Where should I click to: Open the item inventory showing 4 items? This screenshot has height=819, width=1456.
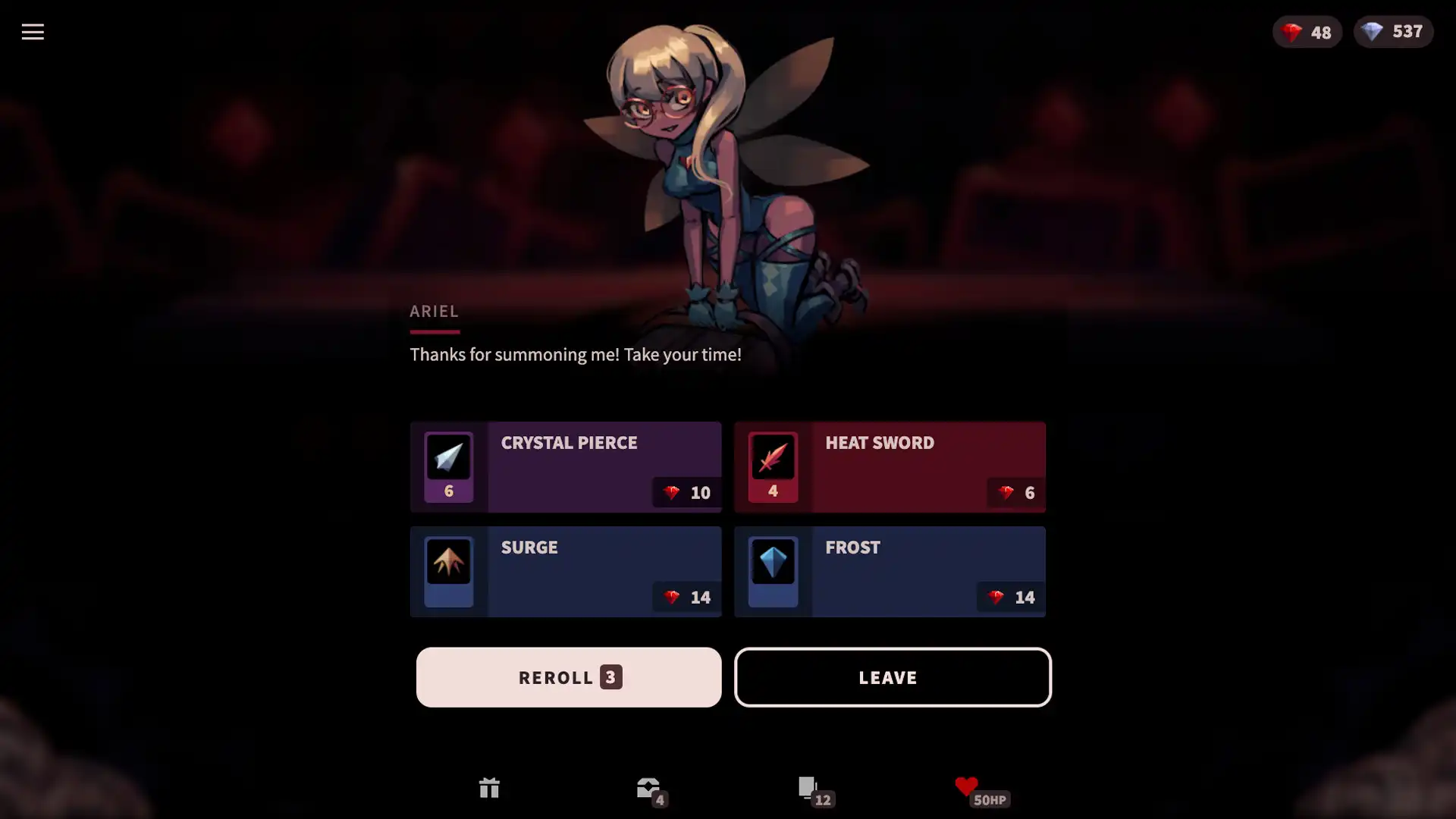pos(651,789)
